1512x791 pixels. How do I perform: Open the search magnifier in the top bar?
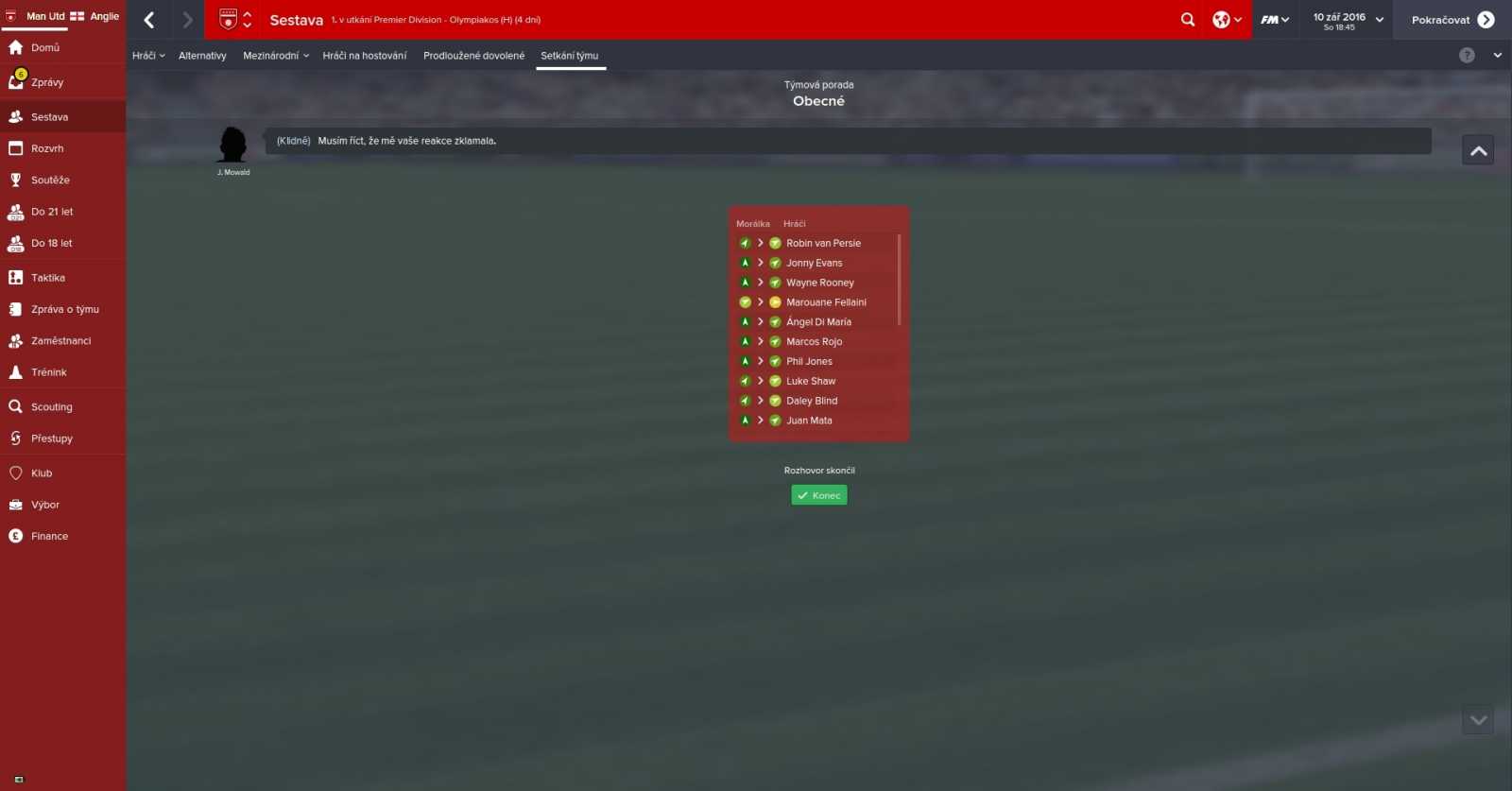[1187, 19]
